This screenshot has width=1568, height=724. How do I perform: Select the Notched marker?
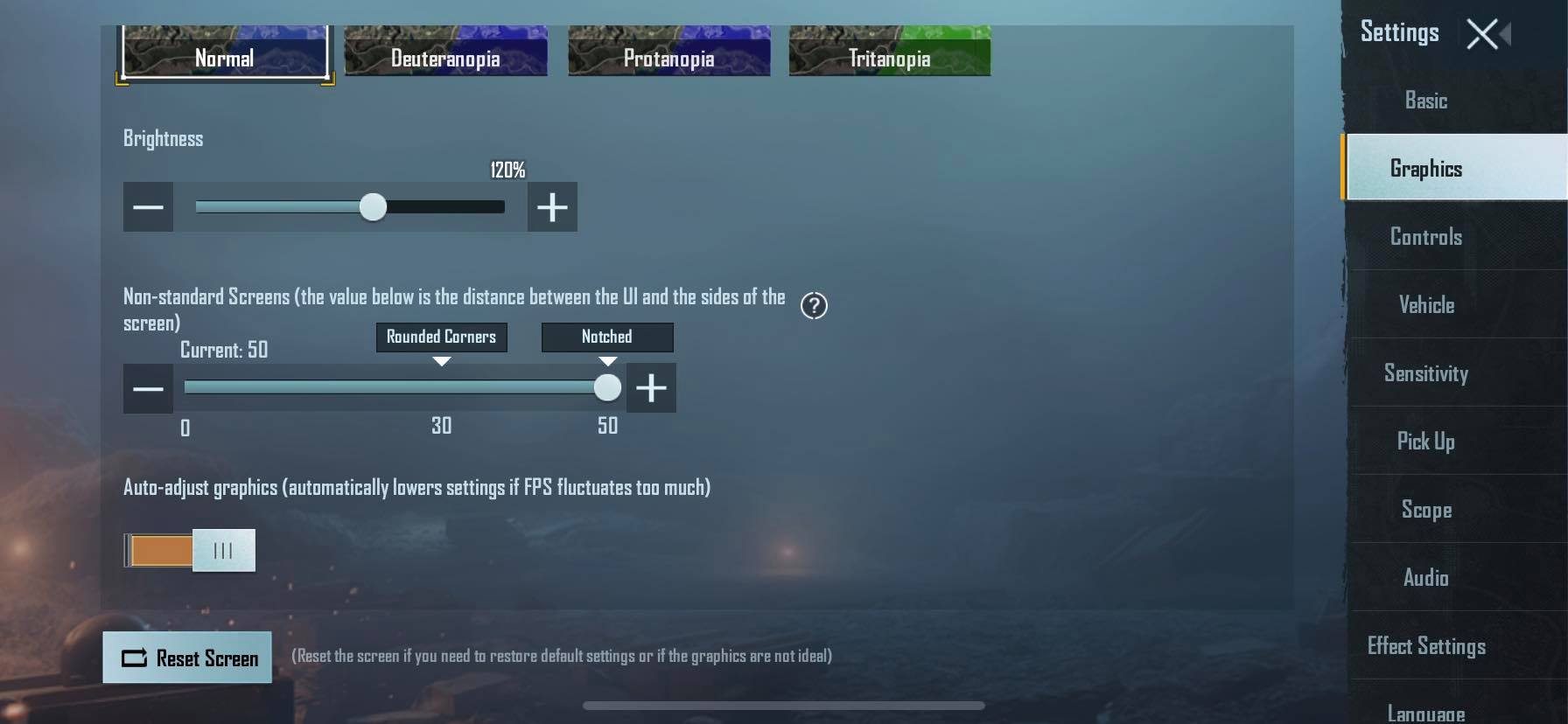click(x=606, y=338)
